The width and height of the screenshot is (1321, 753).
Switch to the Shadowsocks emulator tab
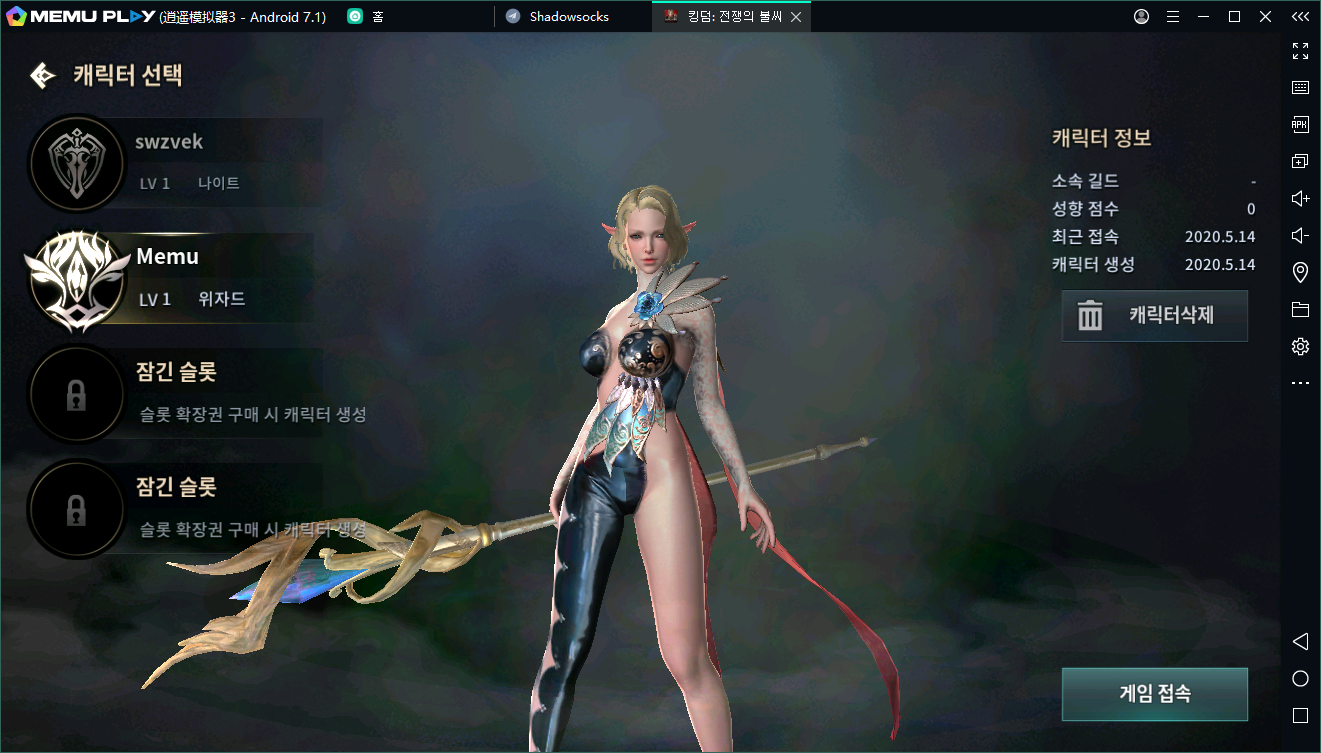pyautogui.click(x=568, y=17)
